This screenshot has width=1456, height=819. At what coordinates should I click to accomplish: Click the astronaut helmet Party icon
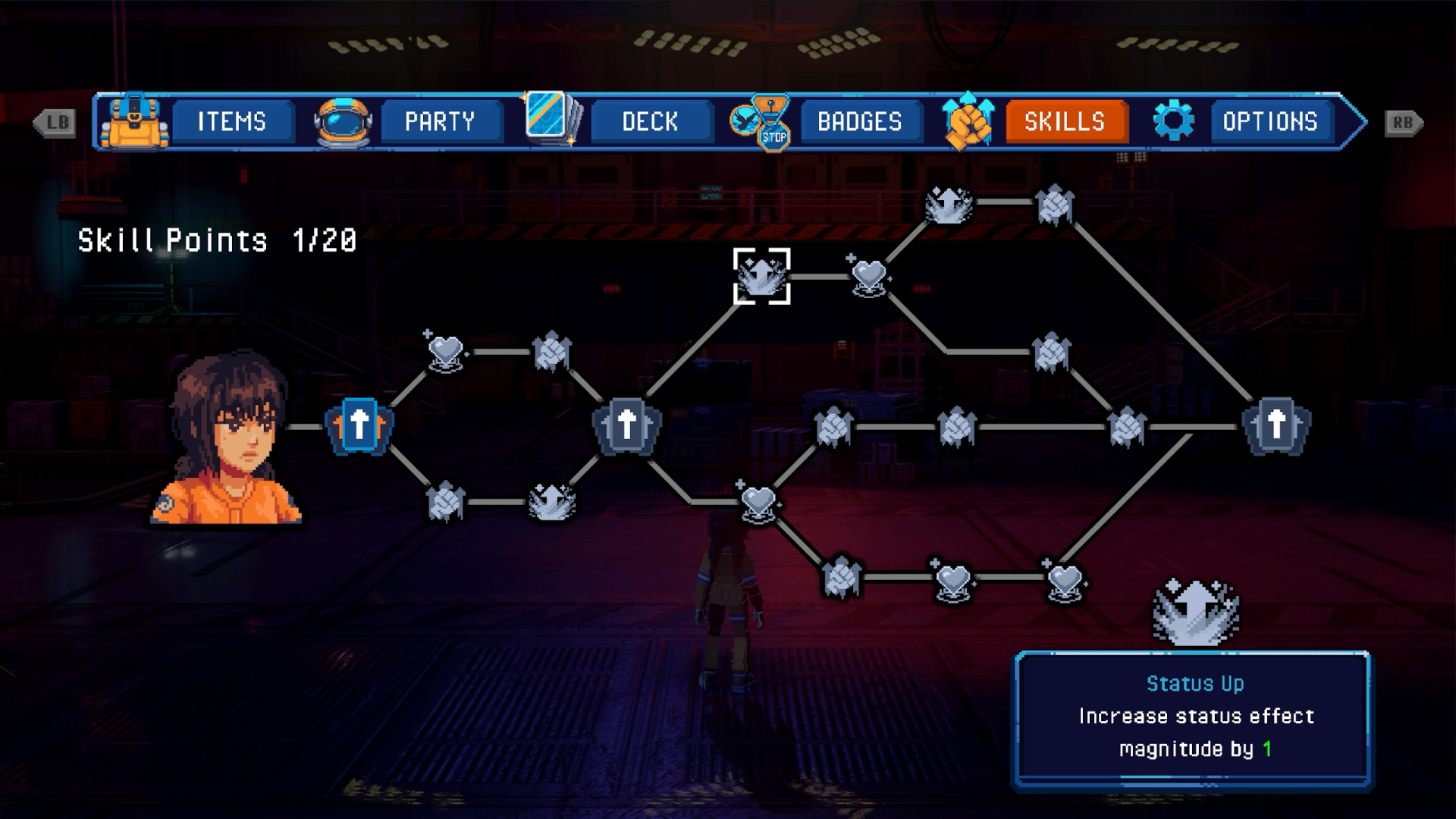pos(344,121)
